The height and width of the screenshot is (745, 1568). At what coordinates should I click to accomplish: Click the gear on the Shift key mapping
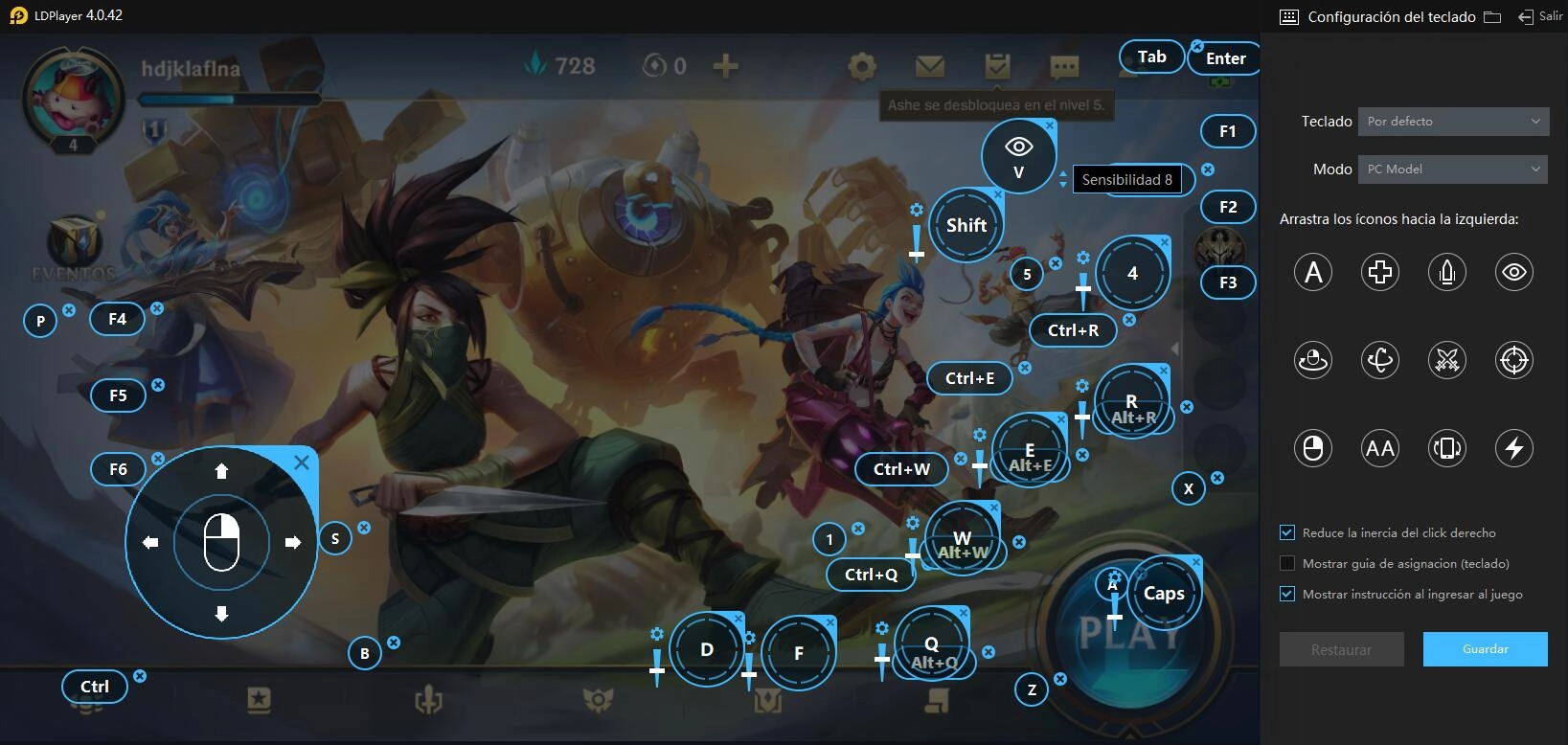917,208
